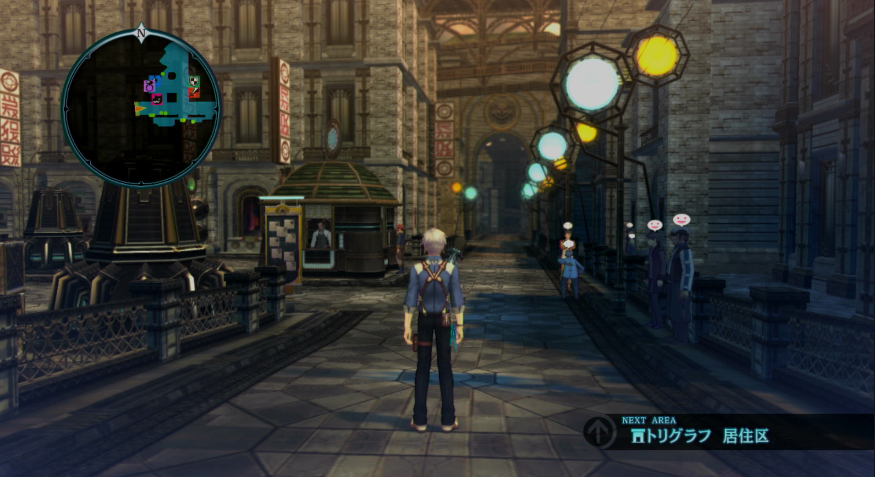Select the green shield shop marker on minimap
The width and height of the screenshot is (875, 477).
click(x=193, y=82)
